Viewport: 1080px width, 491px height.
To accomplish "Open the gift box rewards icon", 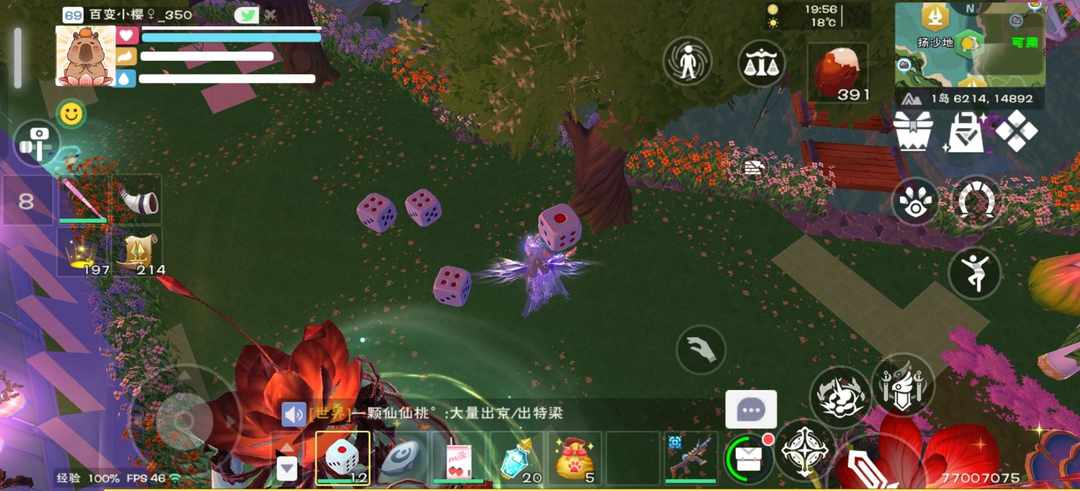I will coord(912,131).
